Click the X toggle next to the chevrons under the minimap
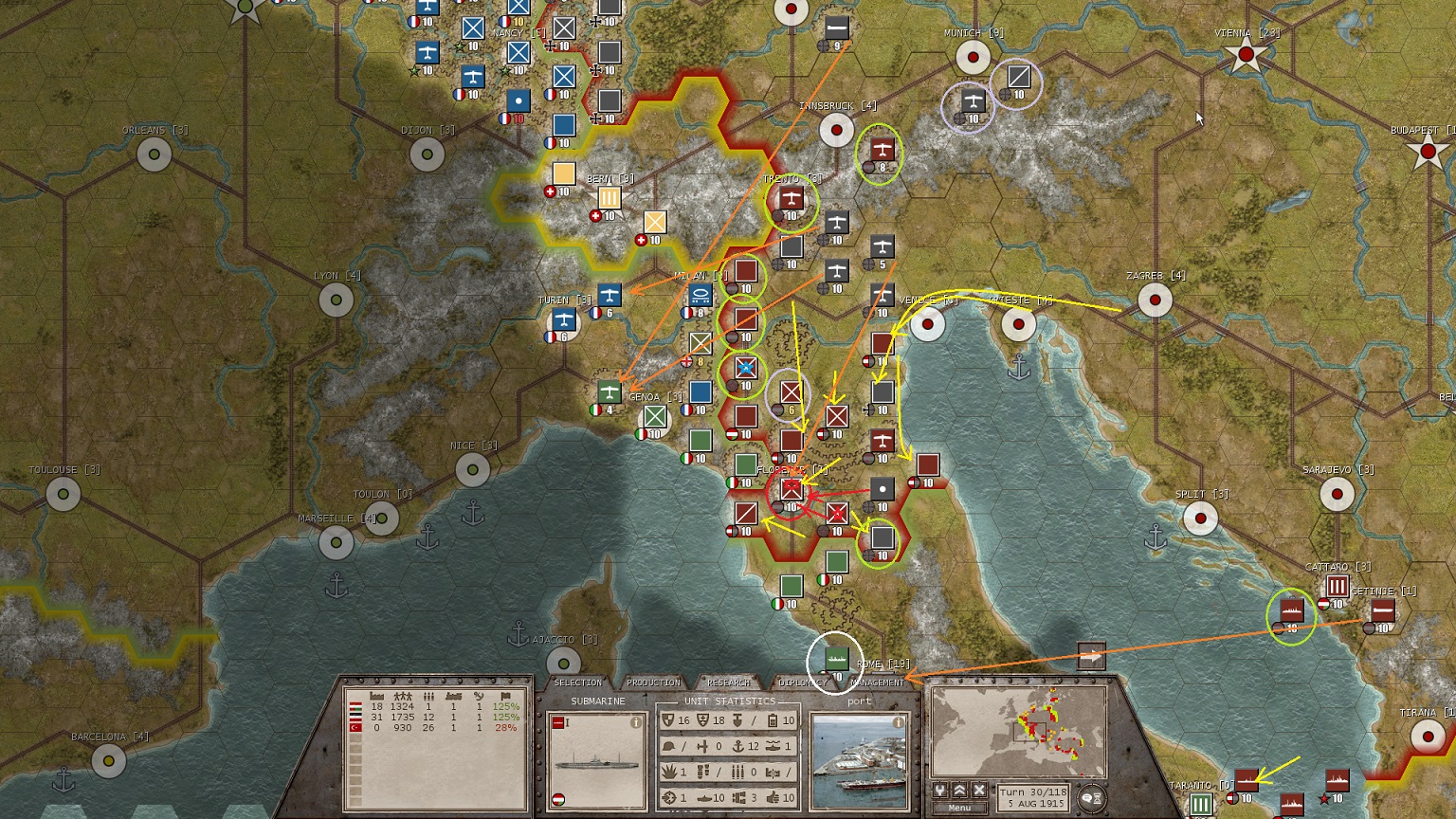Viewport: 1456px width, 819px height. click(979, 791)
